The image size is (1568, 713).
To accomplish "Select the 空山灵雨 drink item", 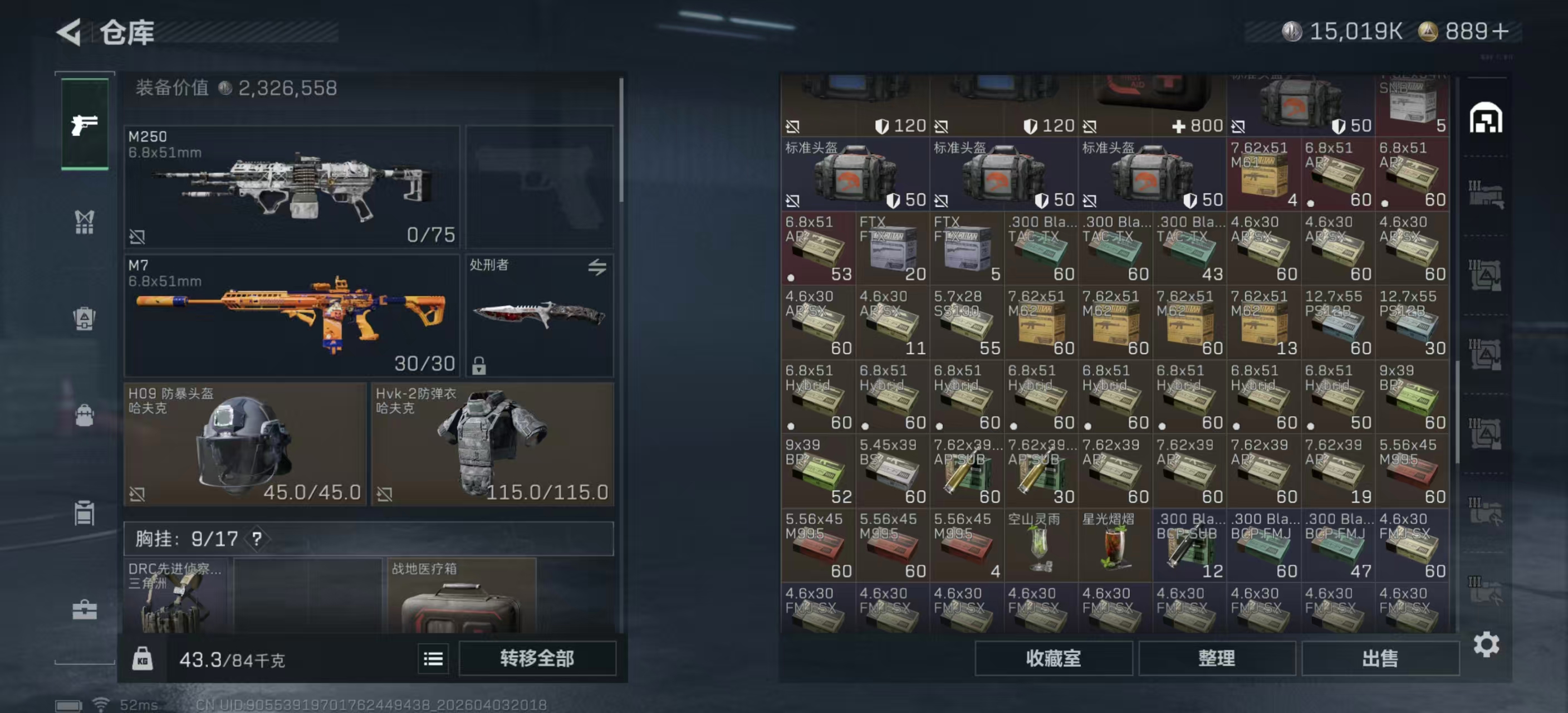I will 1041,545.
